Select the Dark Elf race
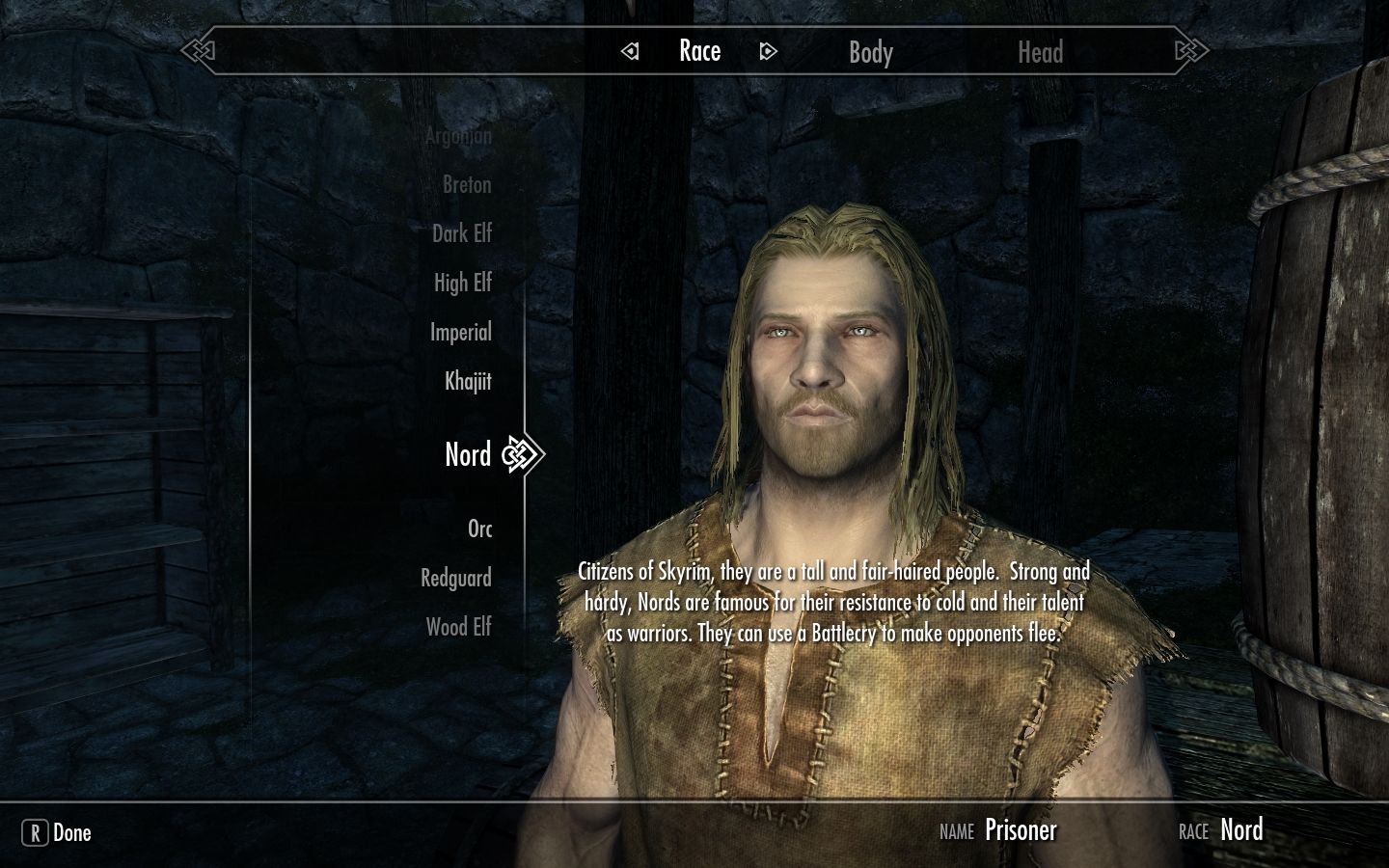The width and height of the screenshot is (1389, 868). pyautogui.click(x=462, y=233)
